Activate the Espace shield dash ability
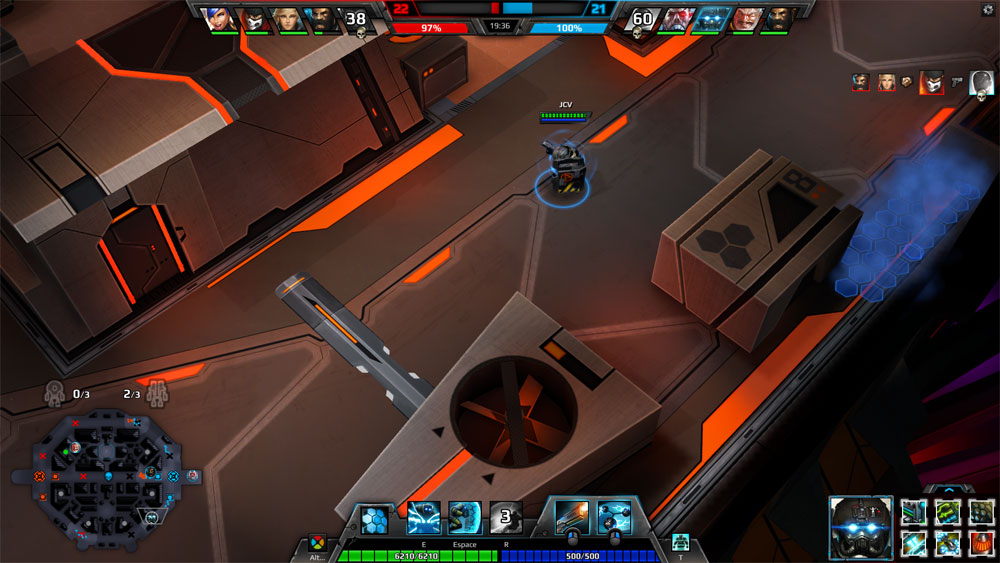Viewport: 1000px width, 563px height. [465, 517]
